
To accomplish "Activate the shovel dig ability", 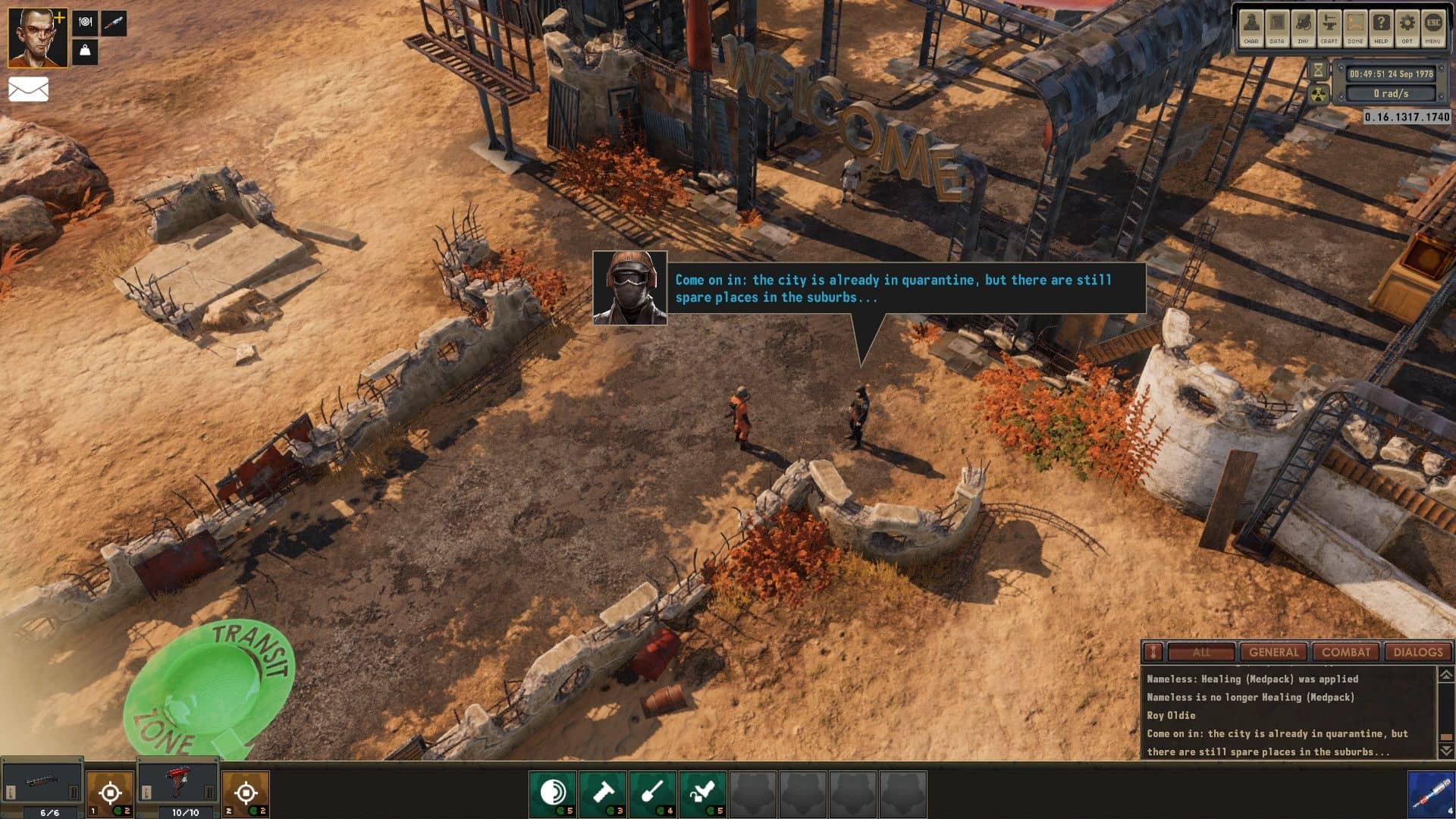I will coord(652,793).
